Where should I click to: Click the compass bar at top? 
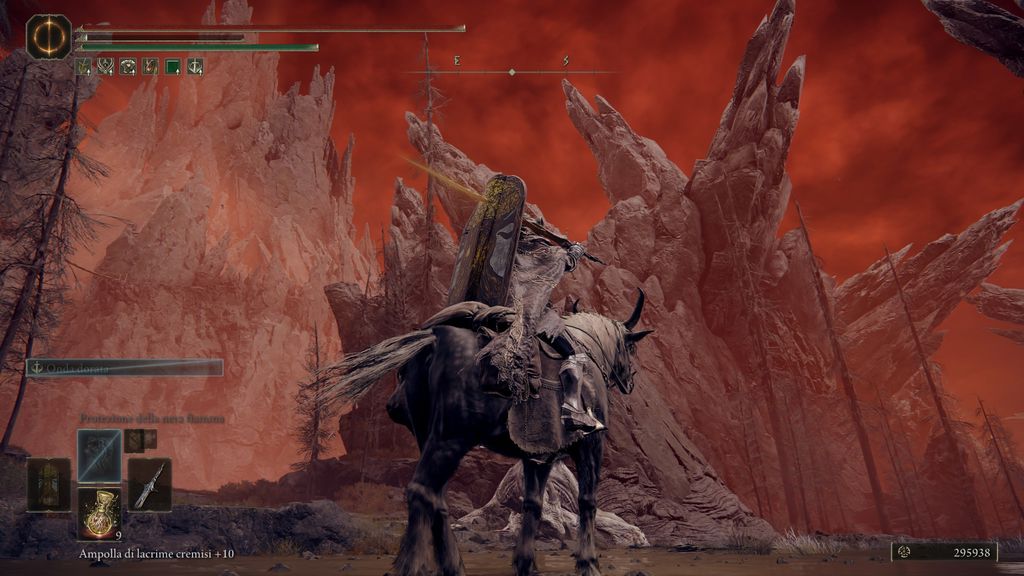[511, 71]
